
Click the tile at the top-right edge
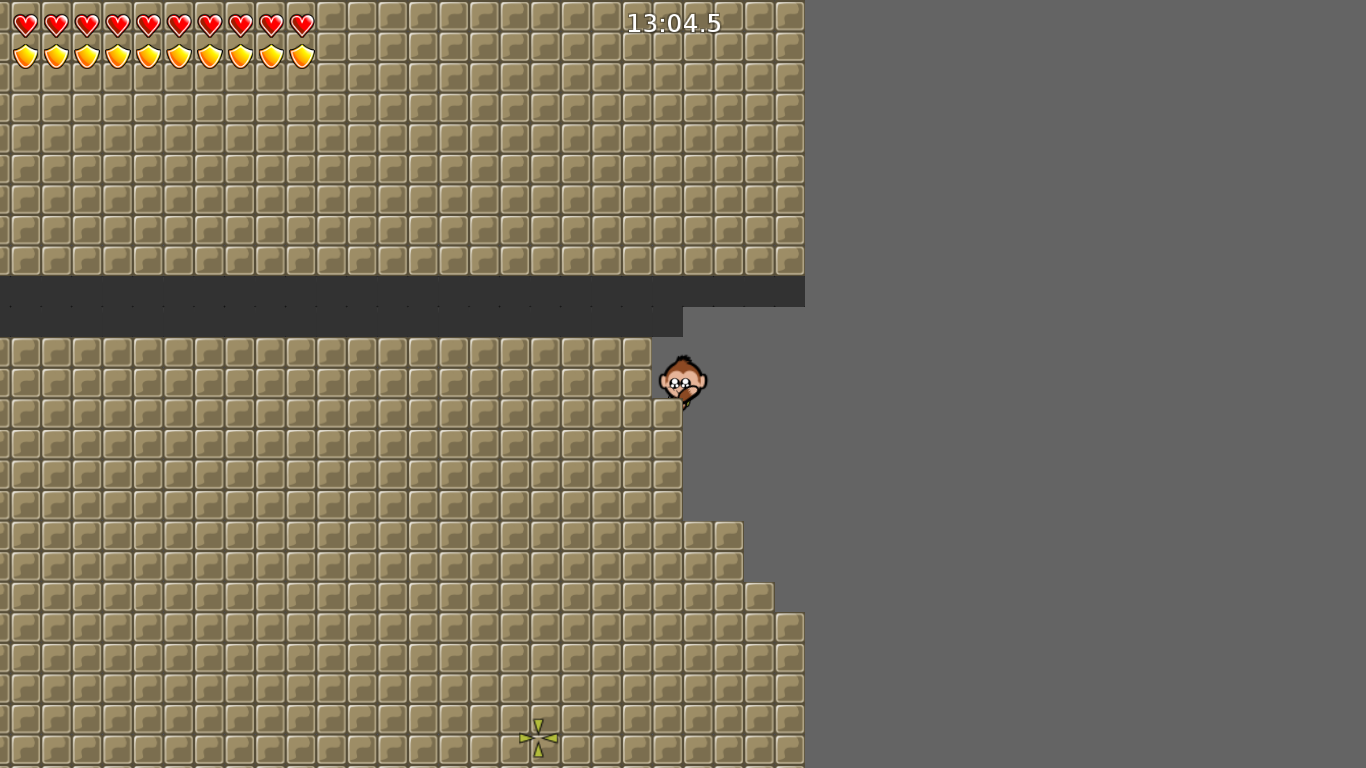point(790,15)
